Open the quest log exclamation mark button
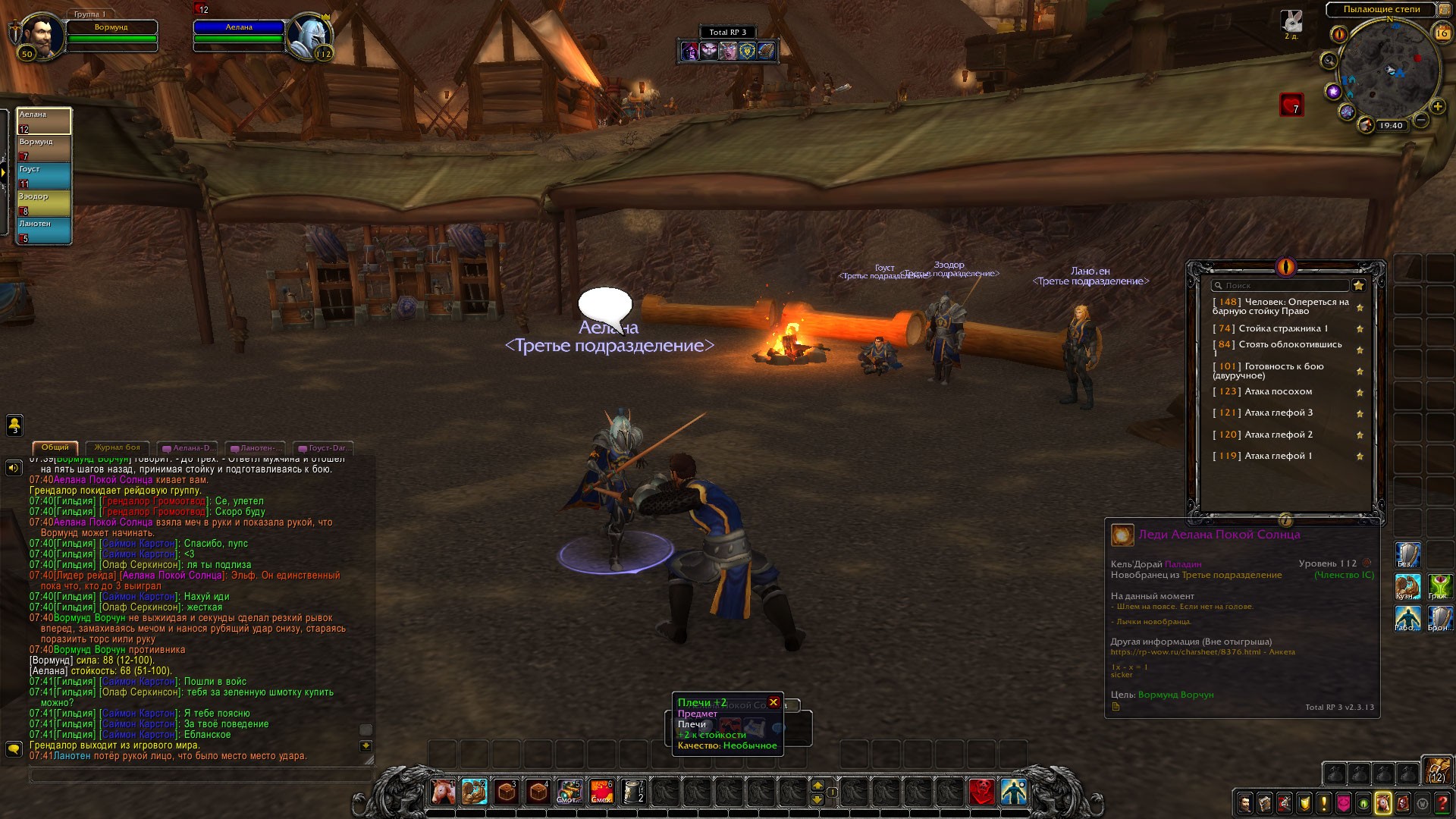This screenshot has height=819, width=1456. [x=1324, y=803]
